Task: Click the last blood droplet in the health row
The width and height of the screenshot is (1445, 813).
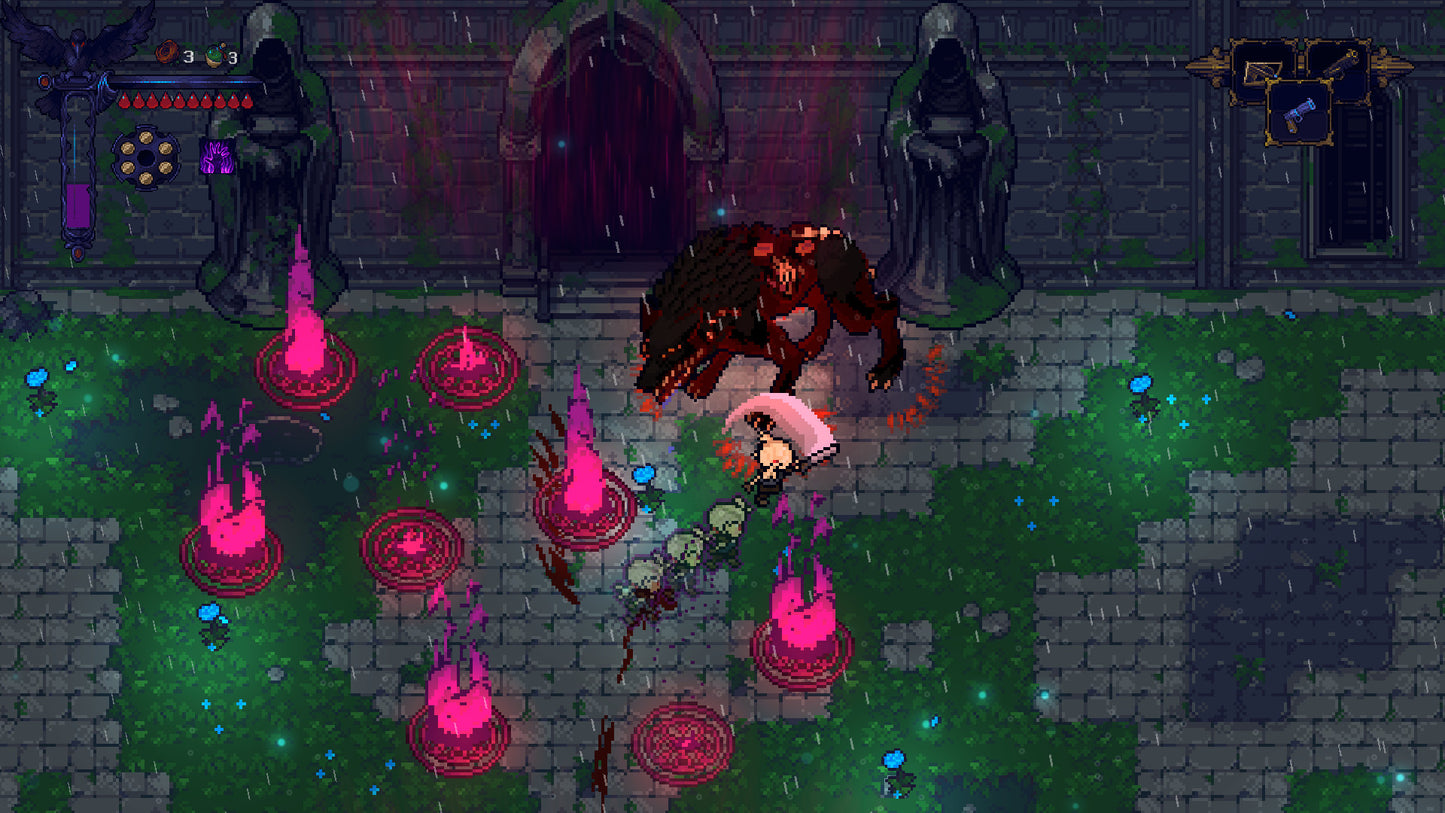Action: [x=247, y=100]
